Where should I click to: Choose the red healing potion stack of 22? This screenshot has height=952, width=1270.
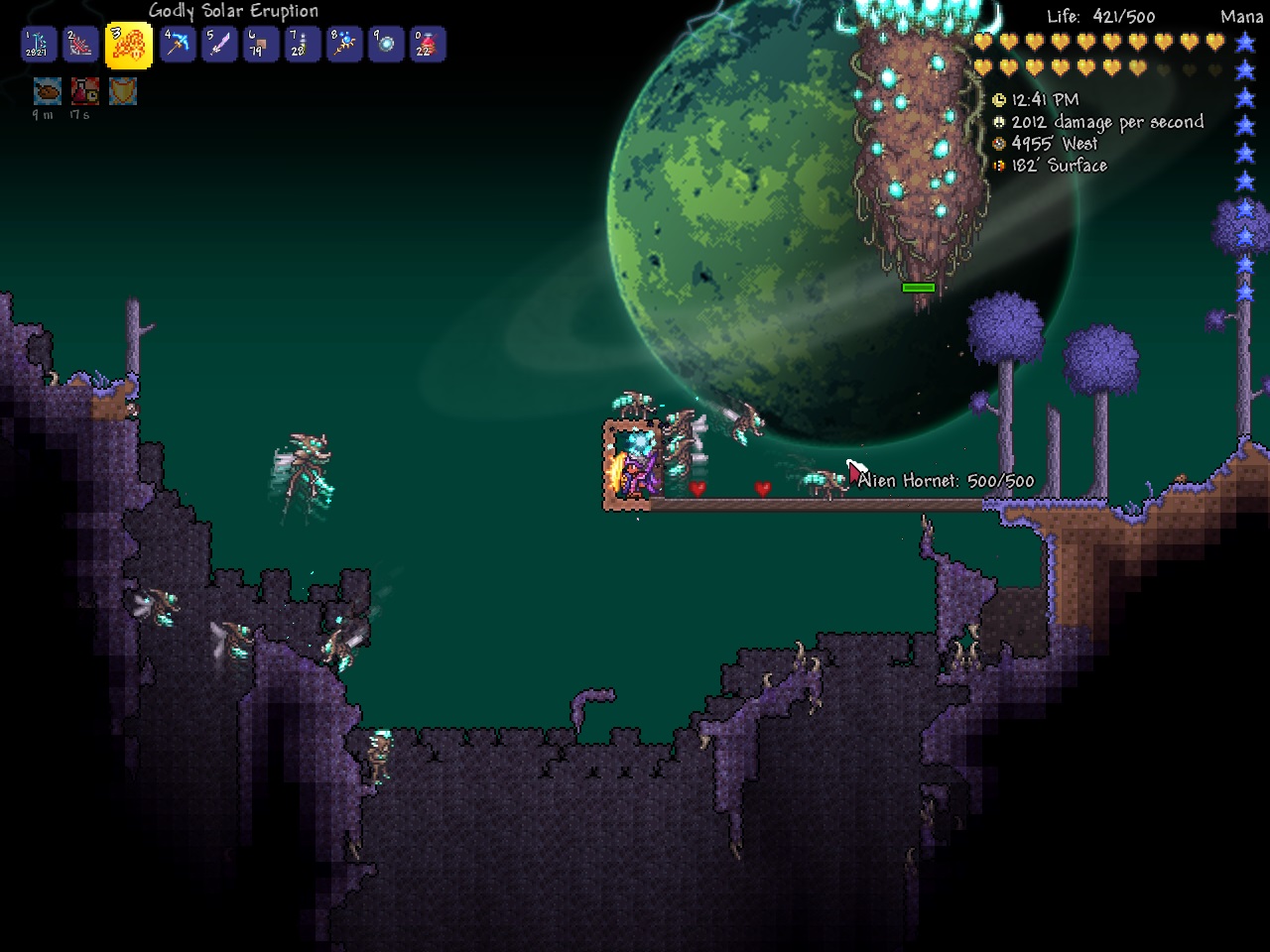428,45
